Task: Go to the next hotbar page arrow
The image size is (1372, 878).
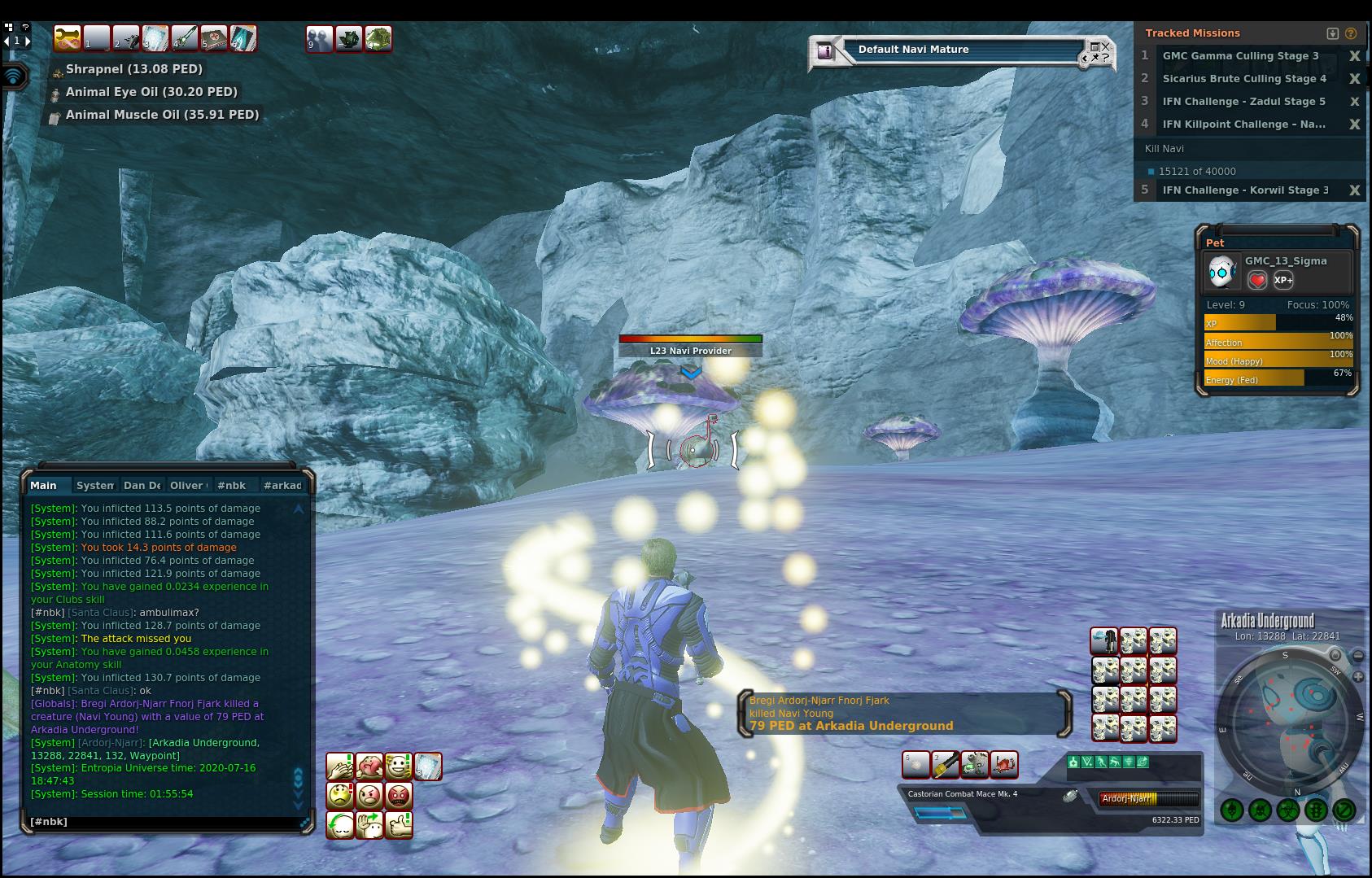Action: [x=28, y=41]
